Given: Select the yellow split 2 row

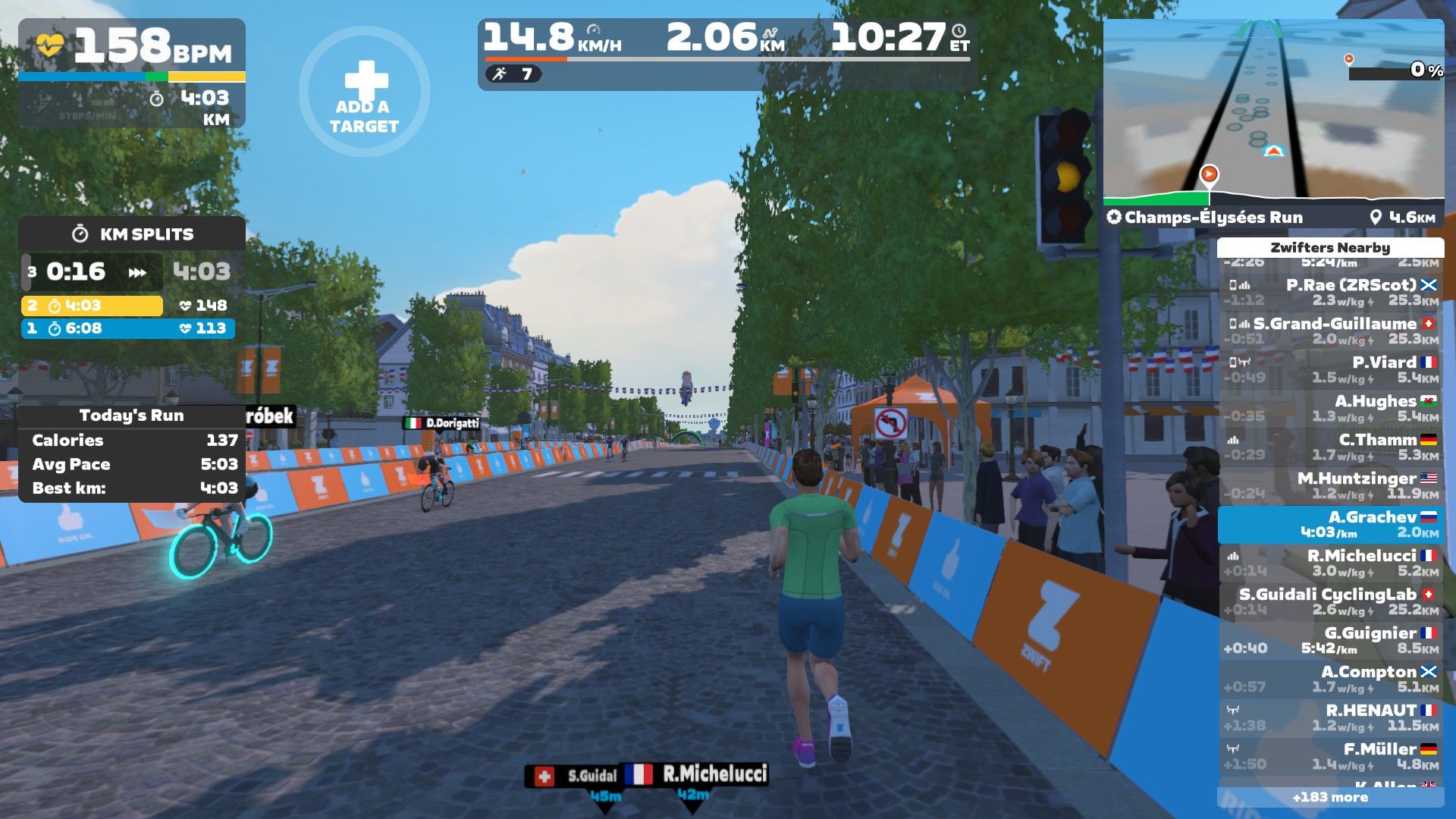Looking at the screenshot, I should 92,306.
